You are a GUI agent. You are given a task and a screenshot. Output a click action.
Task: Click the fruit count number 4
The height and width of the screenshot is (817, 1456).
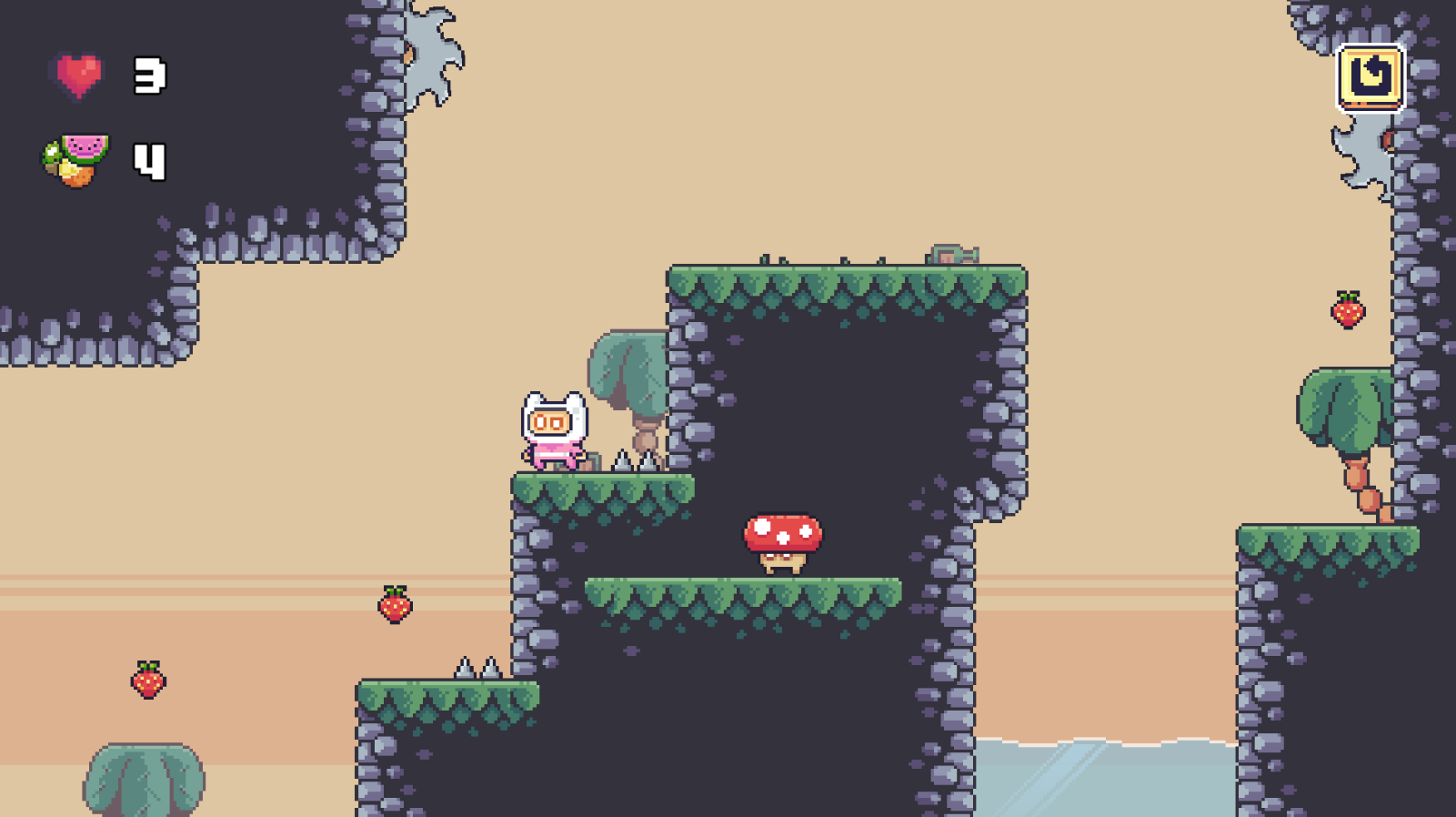coord(148,161)
